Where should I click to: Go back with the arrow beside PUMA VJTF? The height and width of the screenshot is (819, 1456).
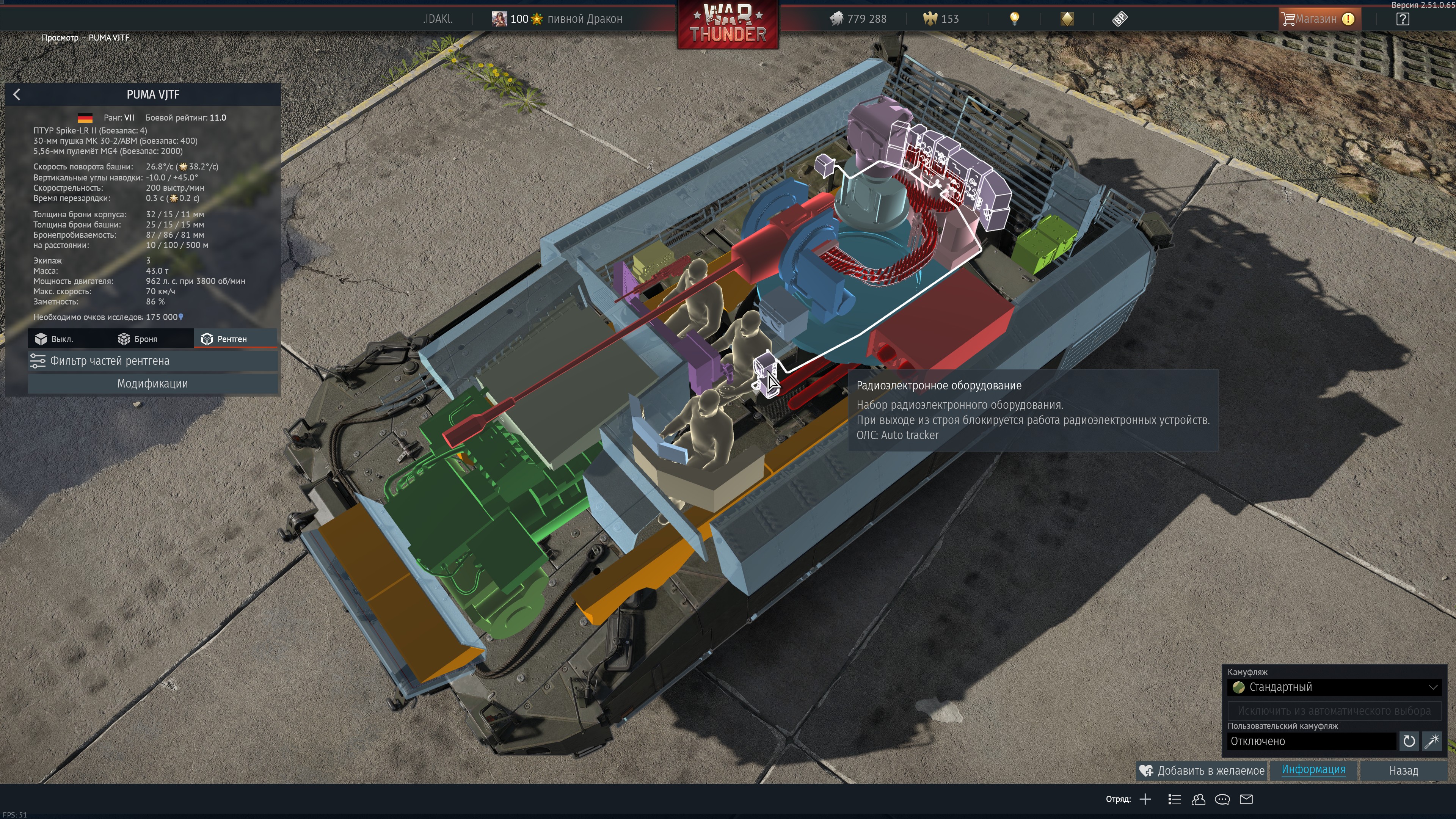[17, 94]
